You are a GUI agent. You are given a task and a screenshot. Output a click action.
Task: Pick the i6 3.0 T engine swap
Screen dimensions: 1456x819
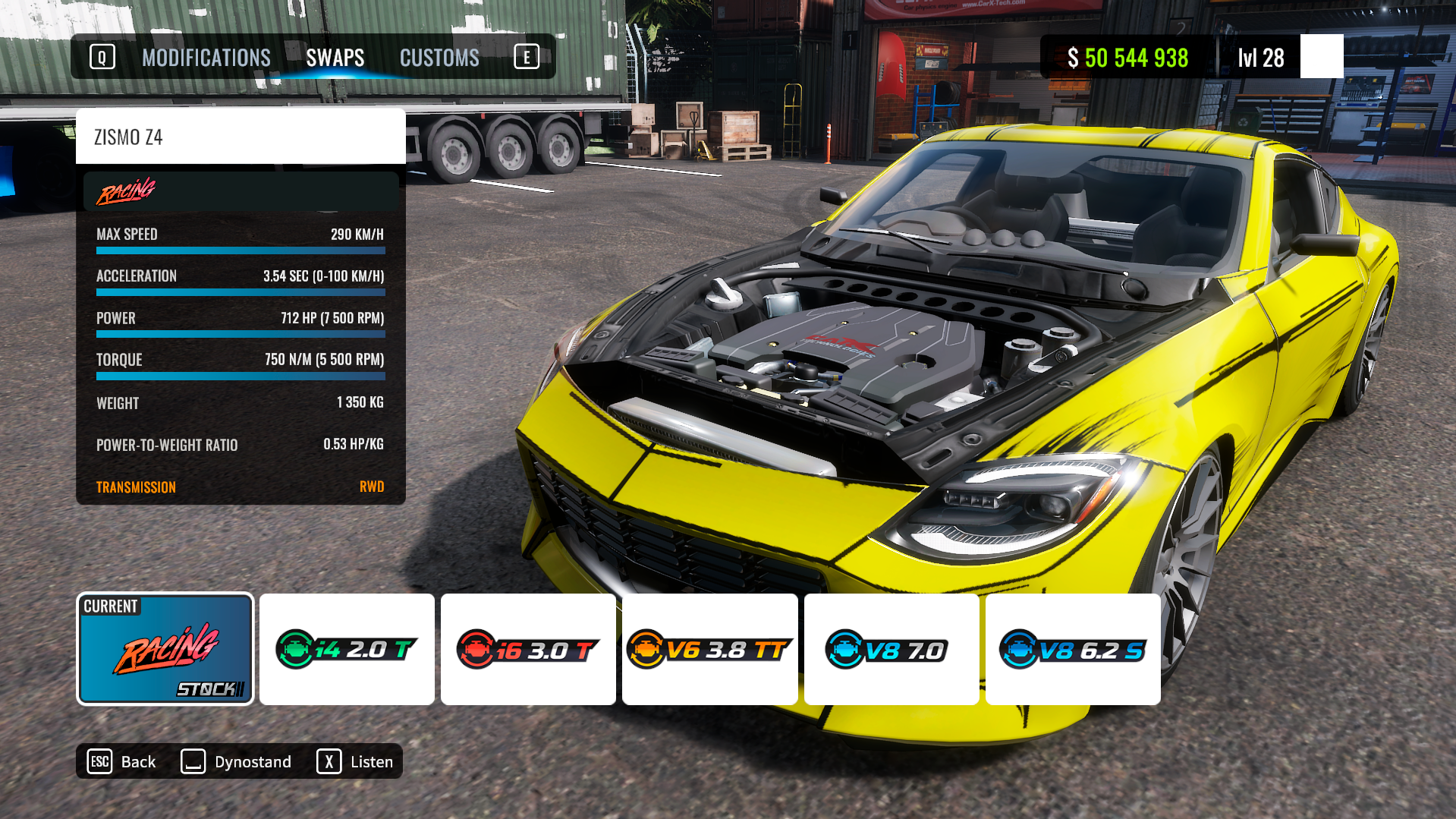[x=528, y=649]
